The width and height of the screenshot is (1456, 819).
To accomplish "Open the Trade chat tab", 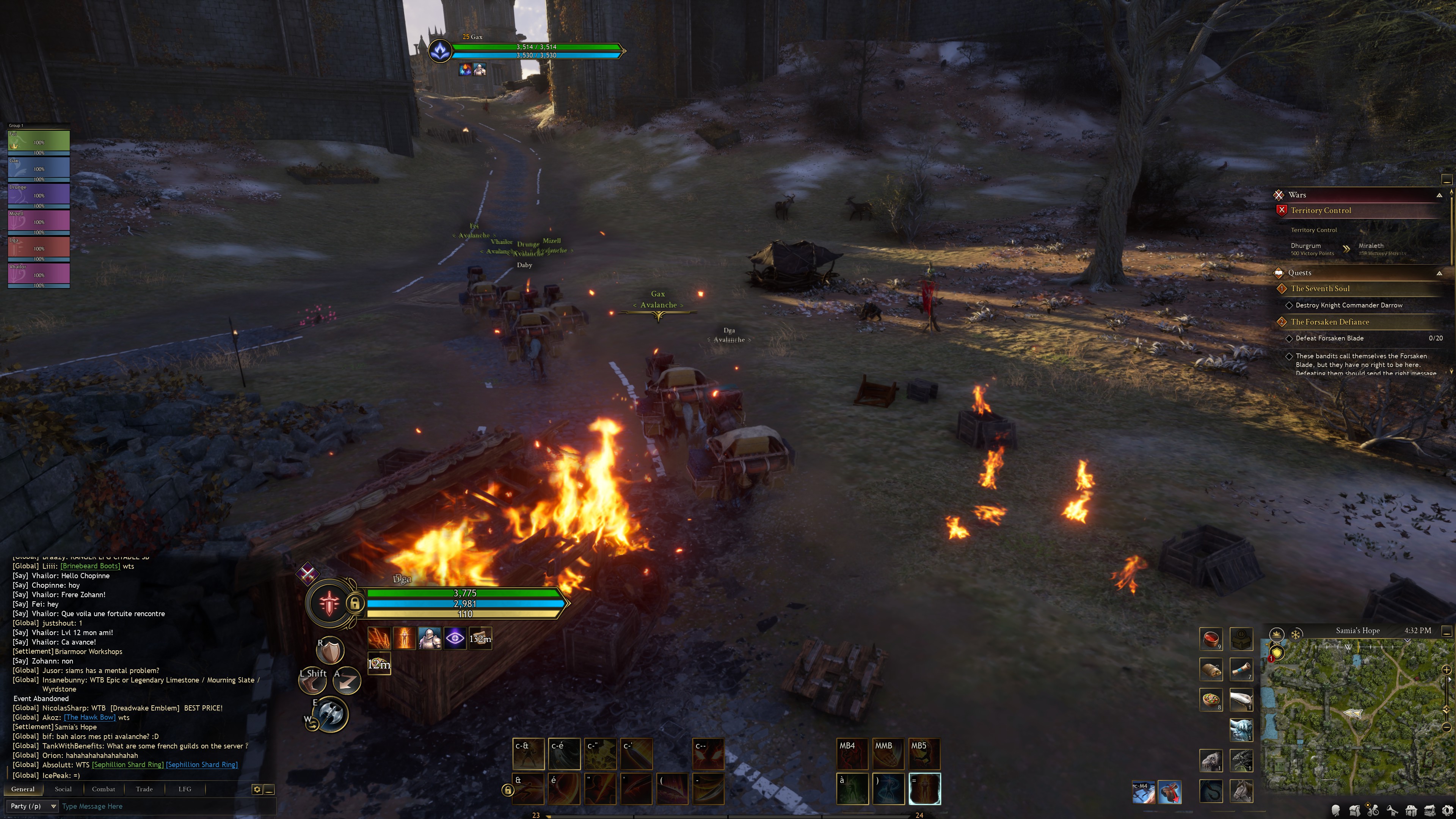I will coord(144,789).
